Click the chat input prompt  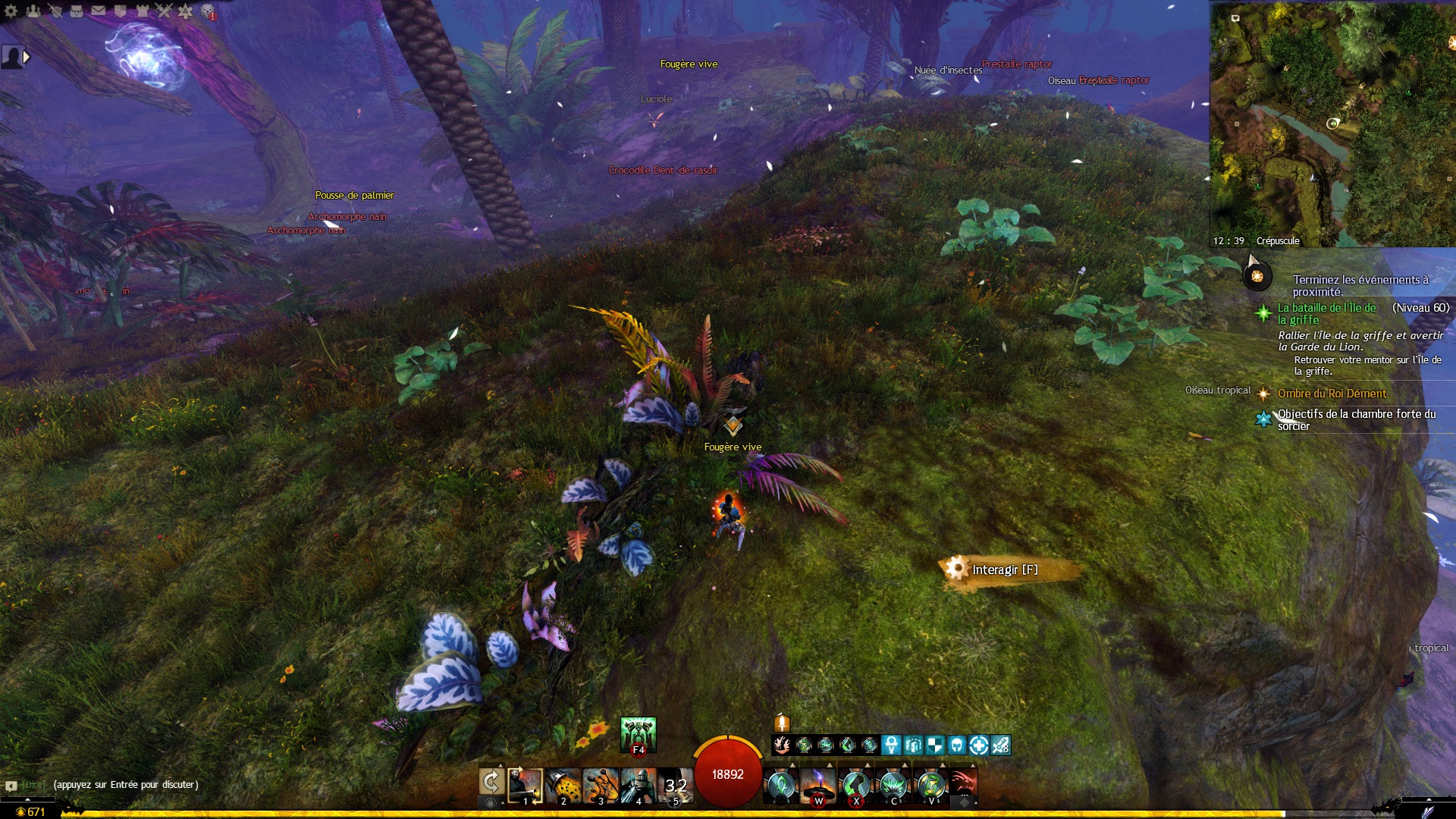(x=126, y=785)
